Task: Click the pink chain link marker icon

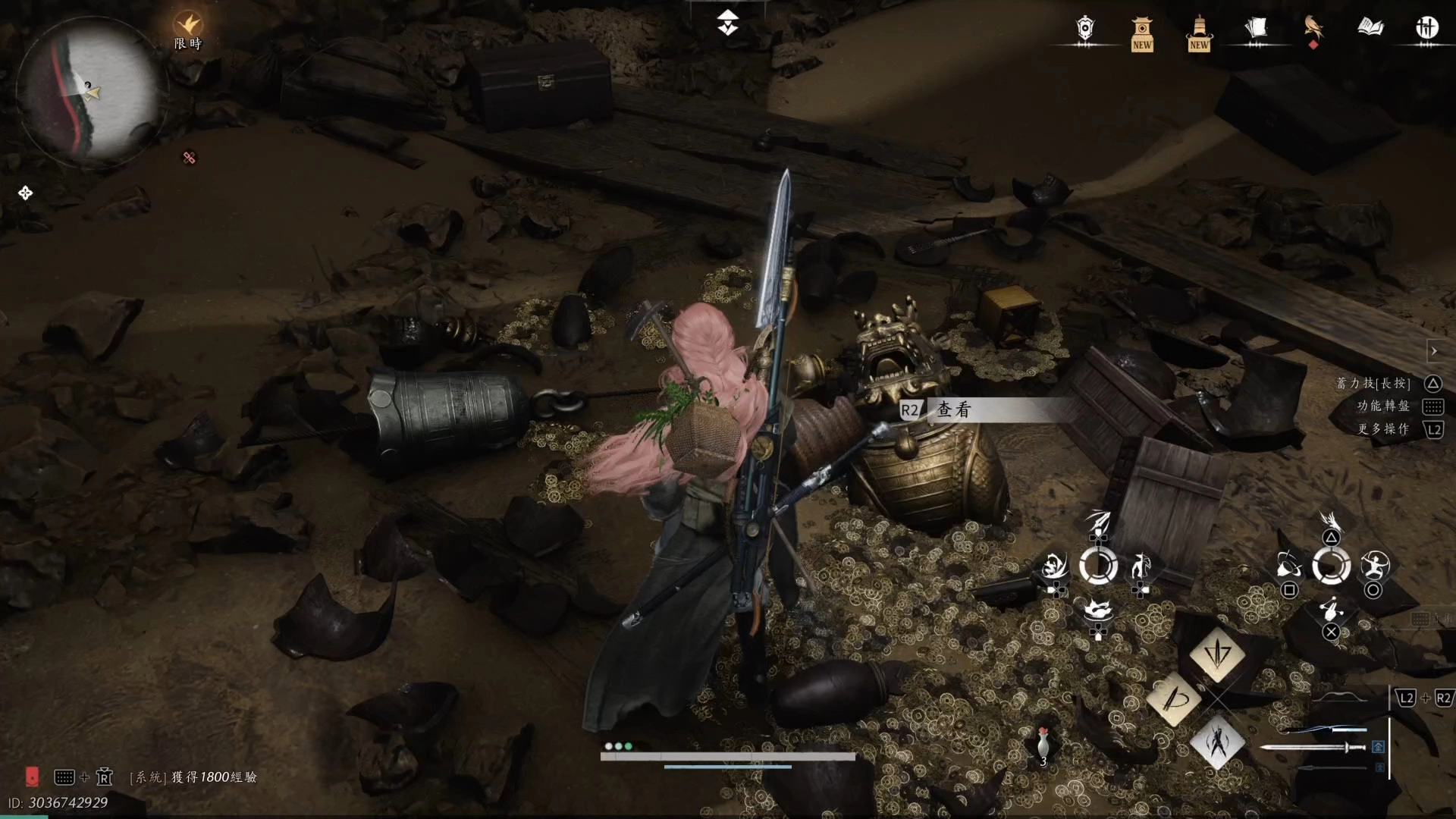Action: tap(190, 158)
